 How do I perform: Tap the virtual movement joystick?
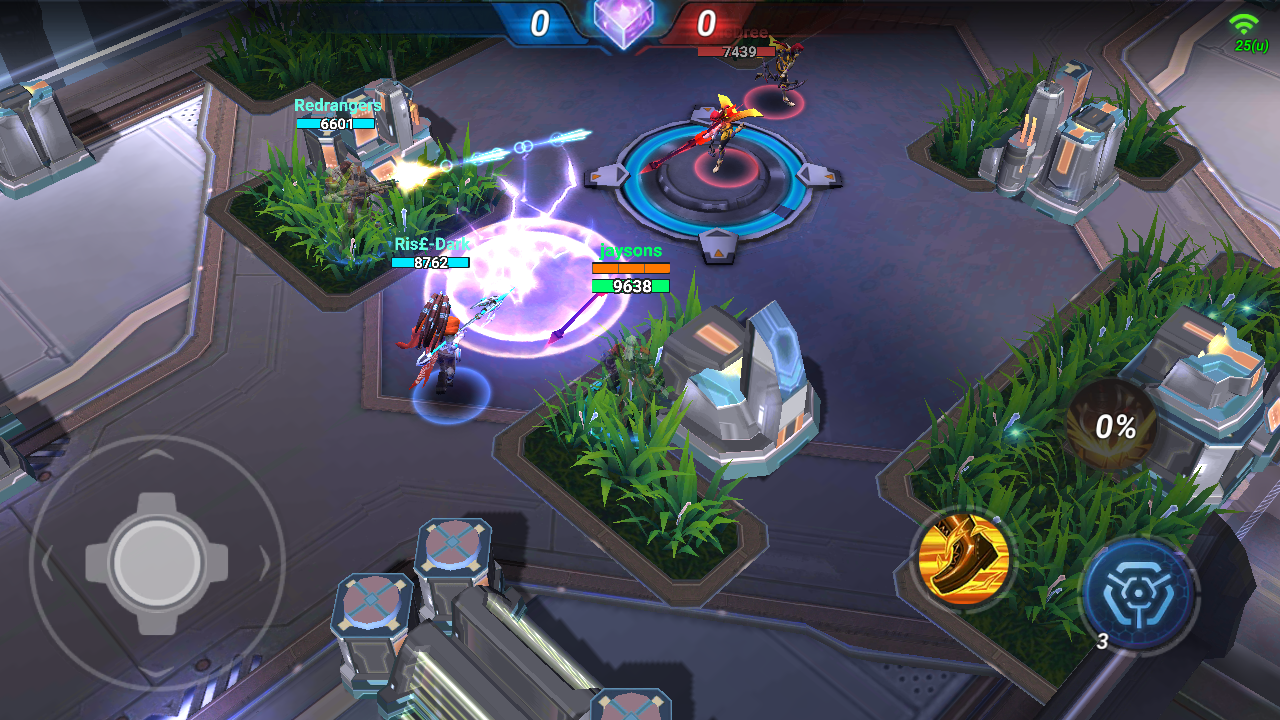coord(157,562)
